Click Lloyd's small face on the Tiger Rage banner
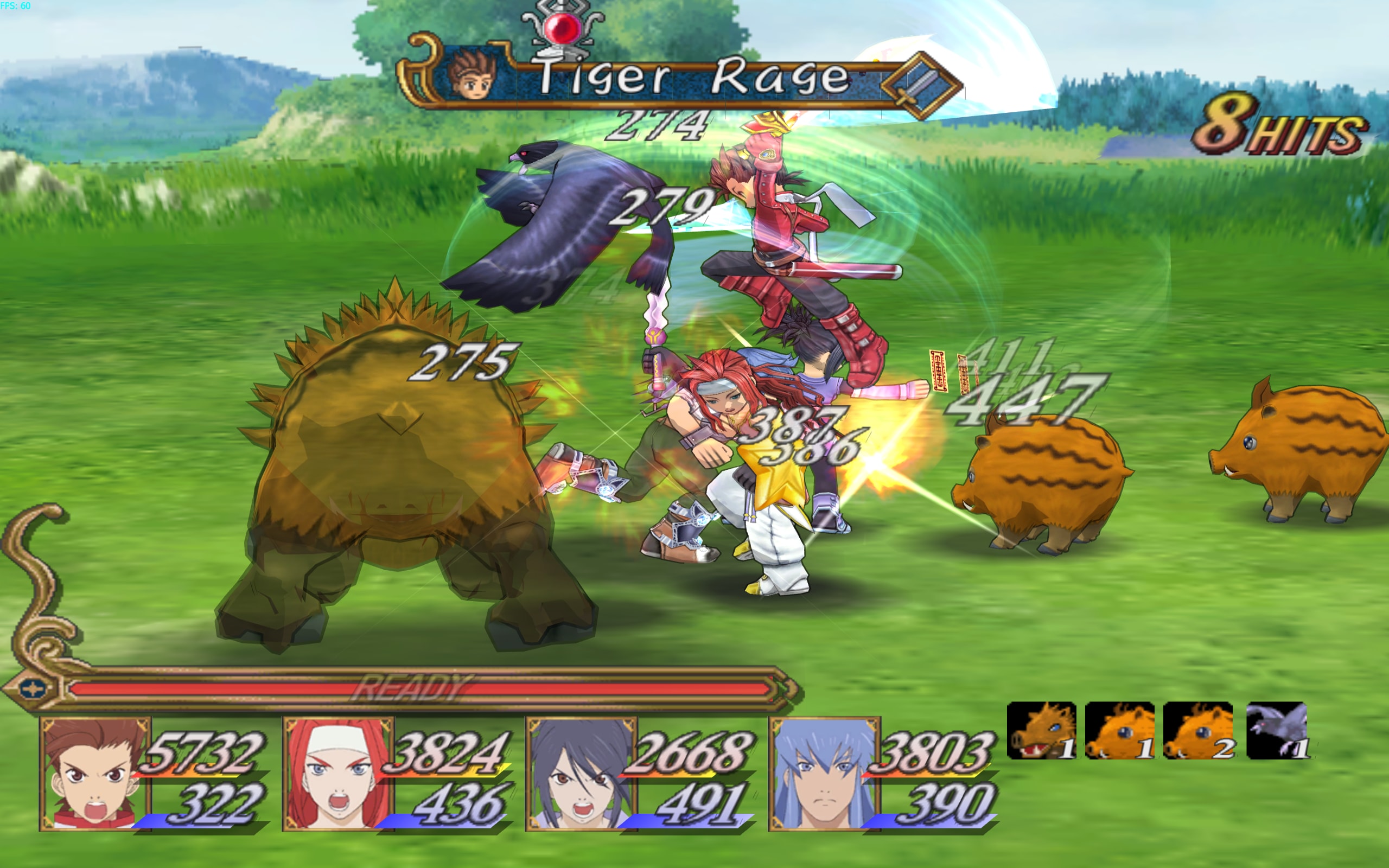 tap(473, 75)
